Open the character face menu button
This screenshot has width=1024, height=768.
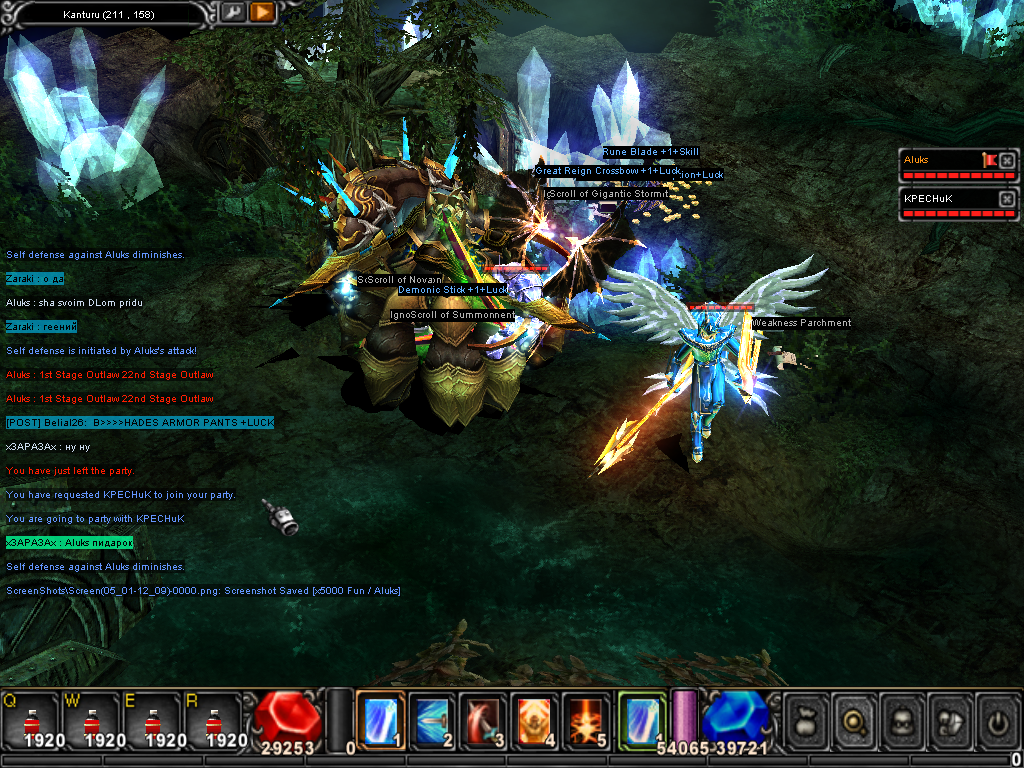[x=901, y=720]
